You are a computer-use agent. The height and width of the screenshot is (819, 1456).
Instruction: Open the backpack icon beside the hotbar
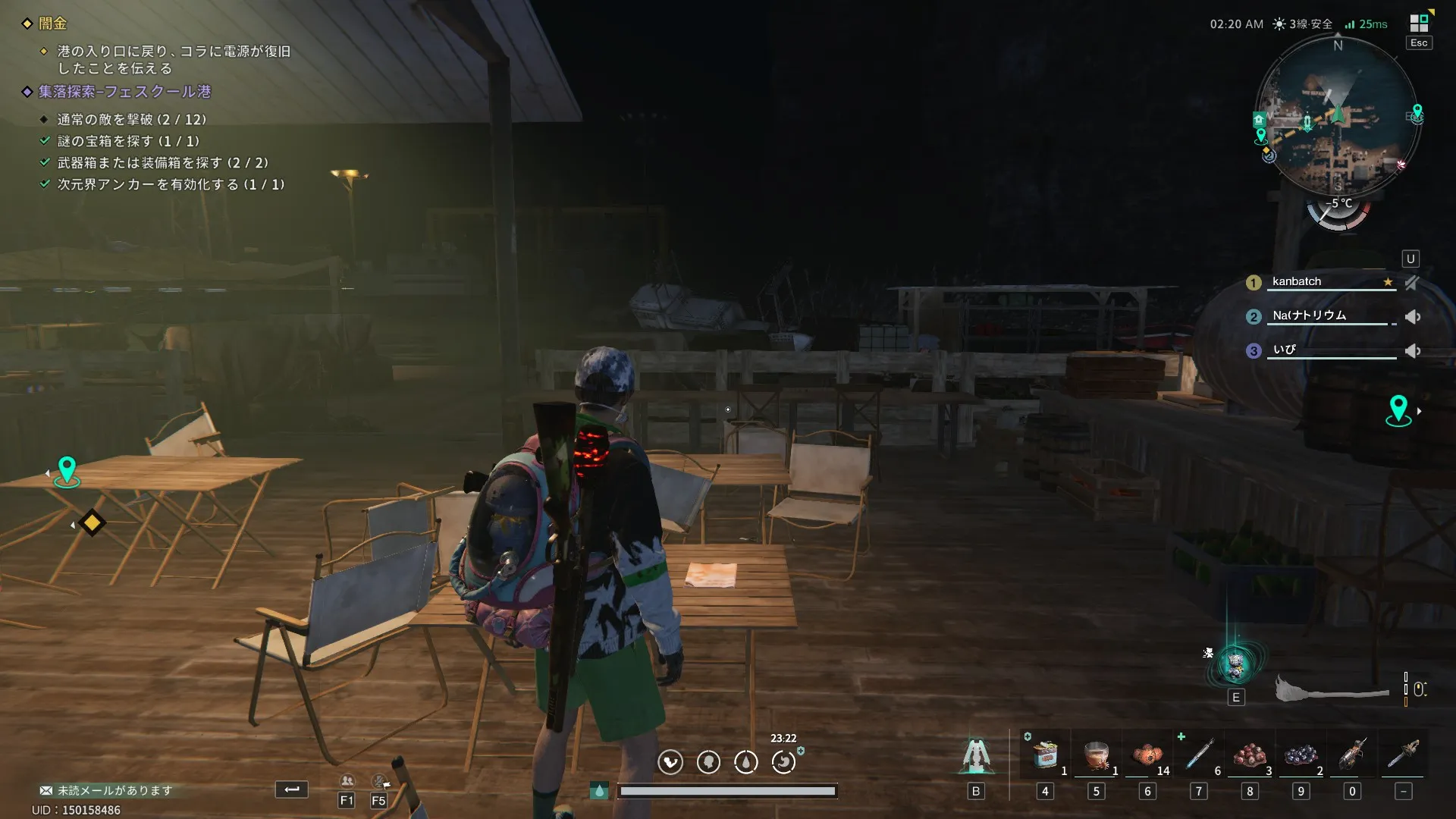coord(976,755)
